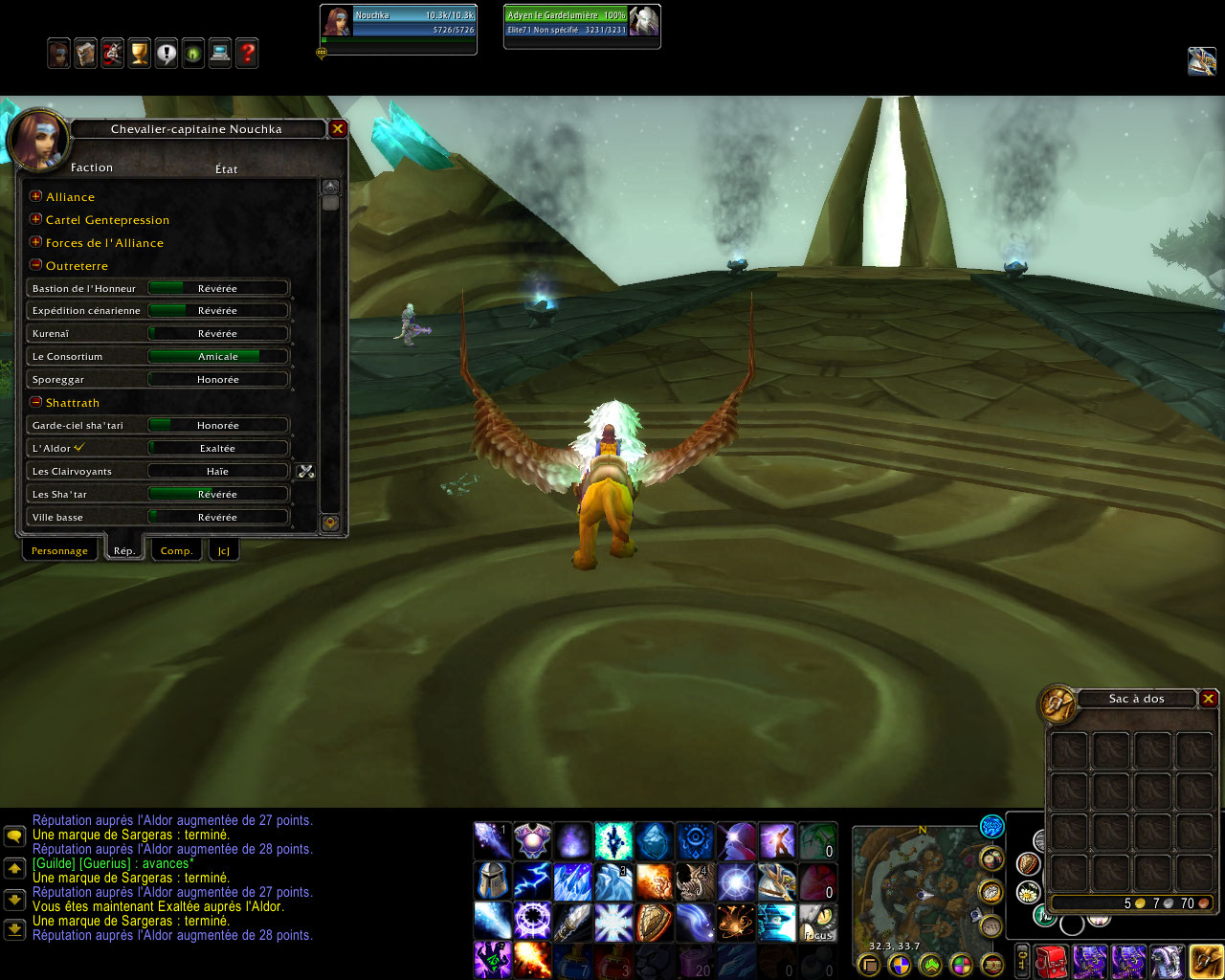Click the Nouchka player portrait frame
This screenshot has width=1225, height=980.
pyautogui.click(x=337, y=22)
